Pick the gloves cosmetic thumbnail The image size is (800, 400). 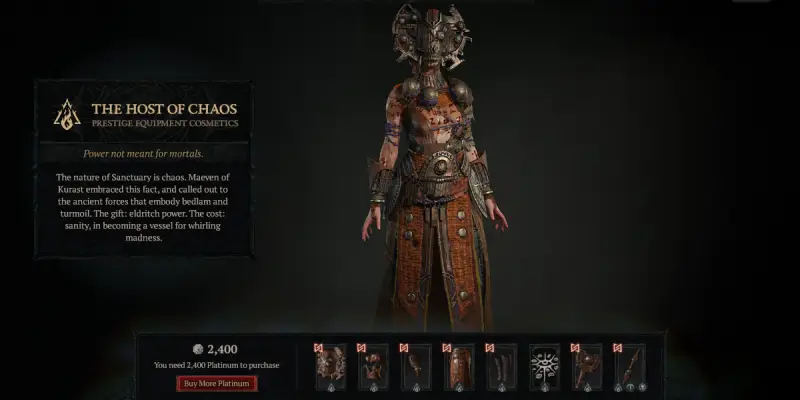pos(416,367)
